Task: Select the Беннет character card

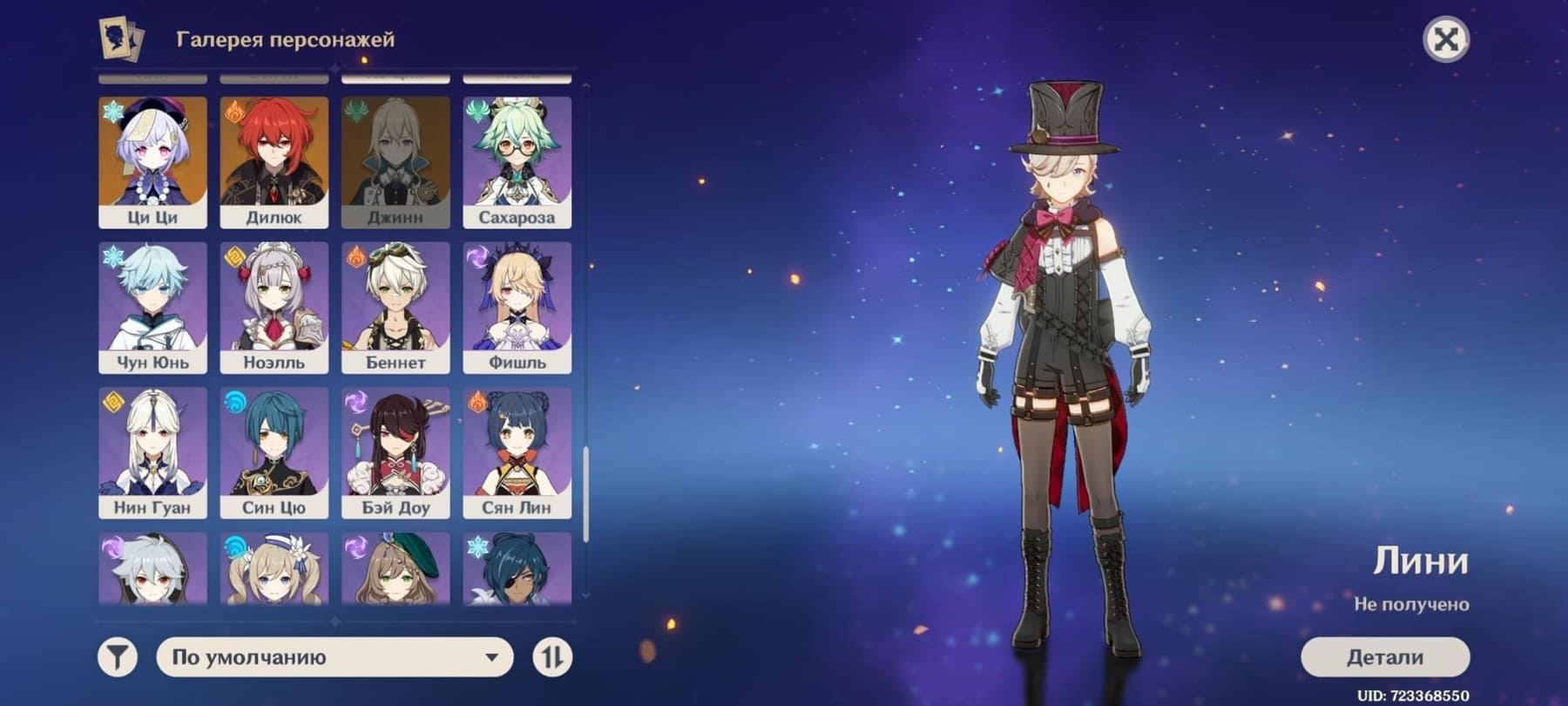Action: 395,308
